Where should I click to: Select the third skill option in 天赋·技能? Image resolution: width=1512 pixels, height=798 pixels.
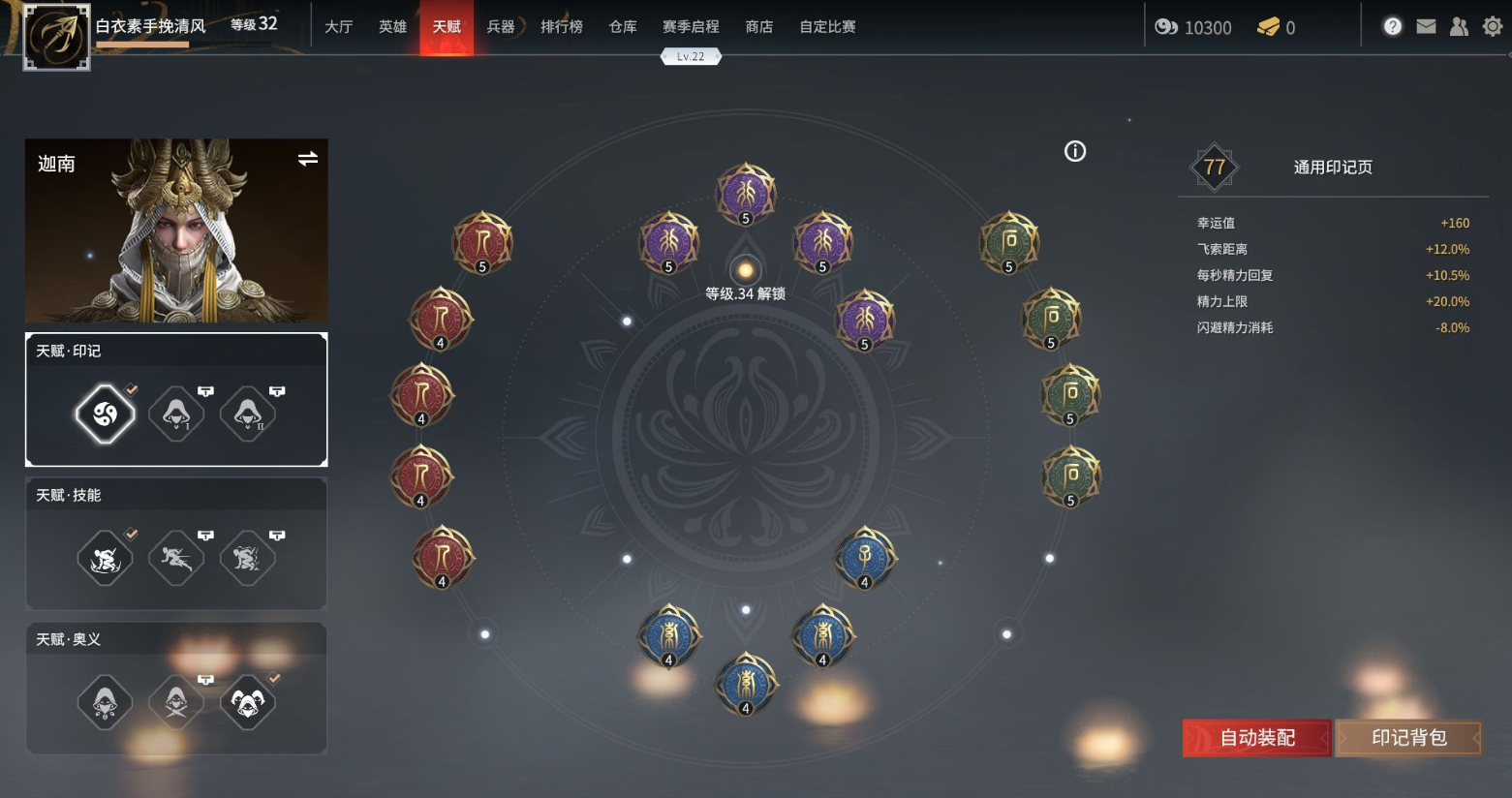(248, 557)
